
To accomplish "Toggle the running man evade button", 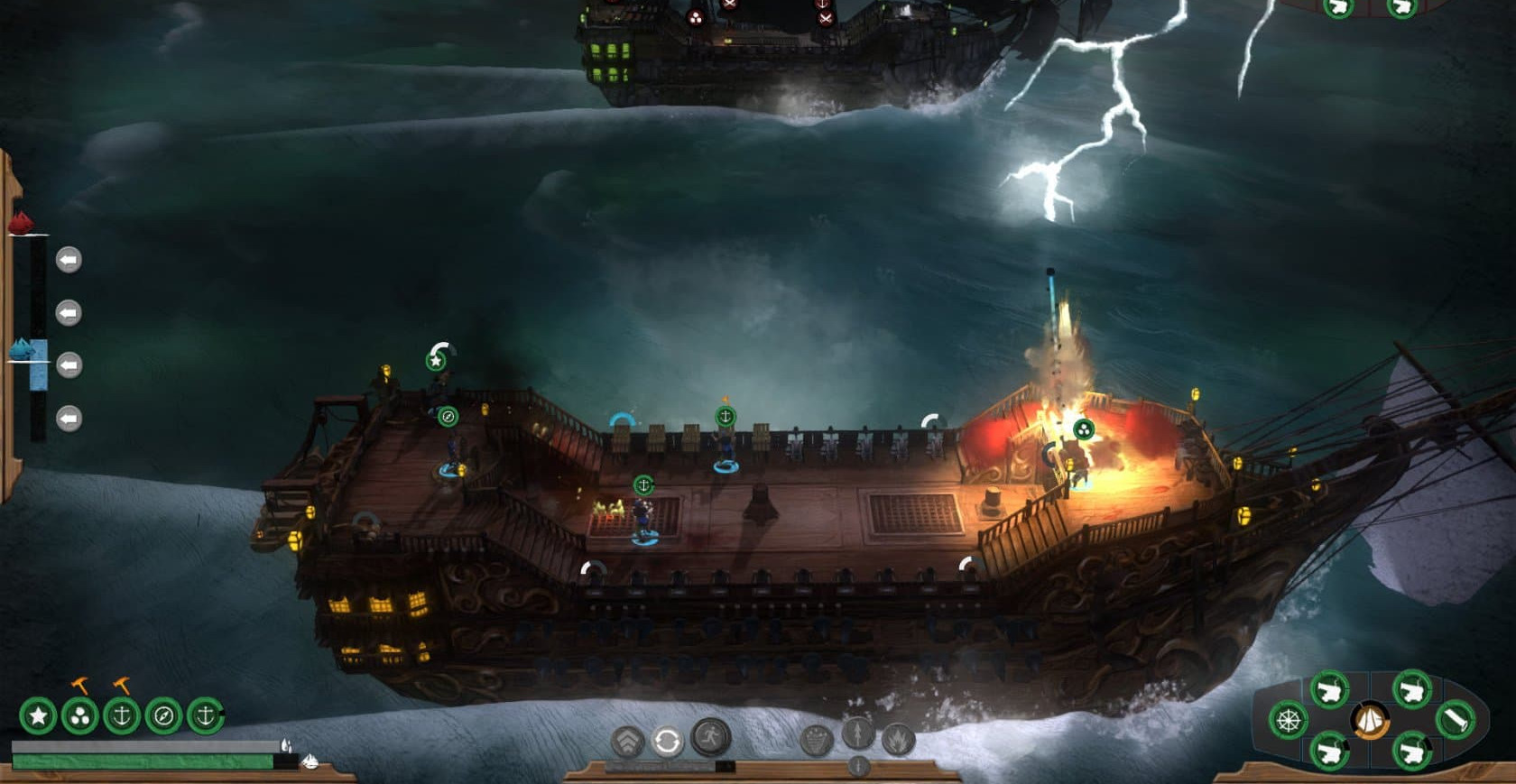I will (710, 737).
